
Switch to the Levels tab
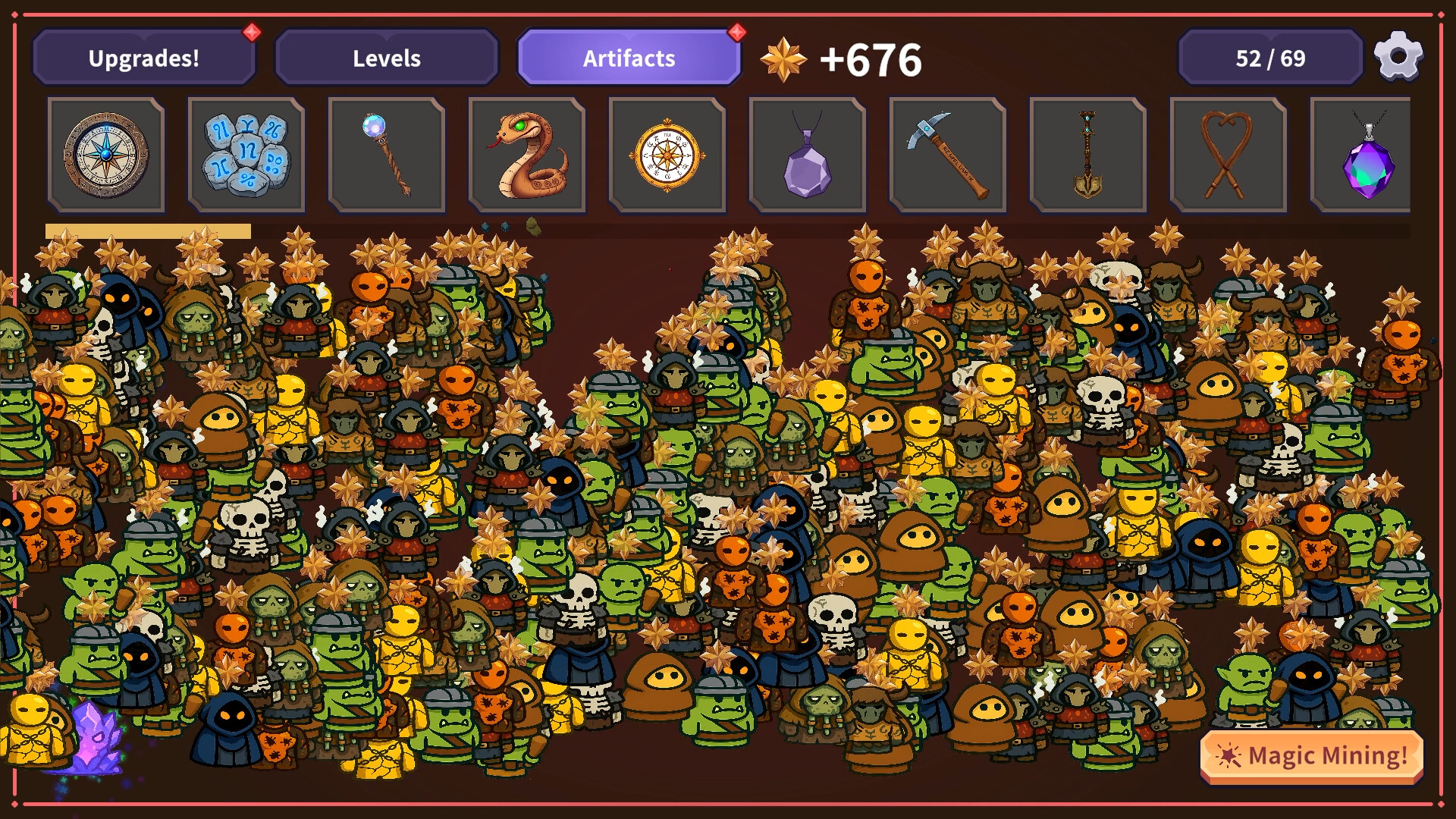pyautogui.click(x=387, y=57)
